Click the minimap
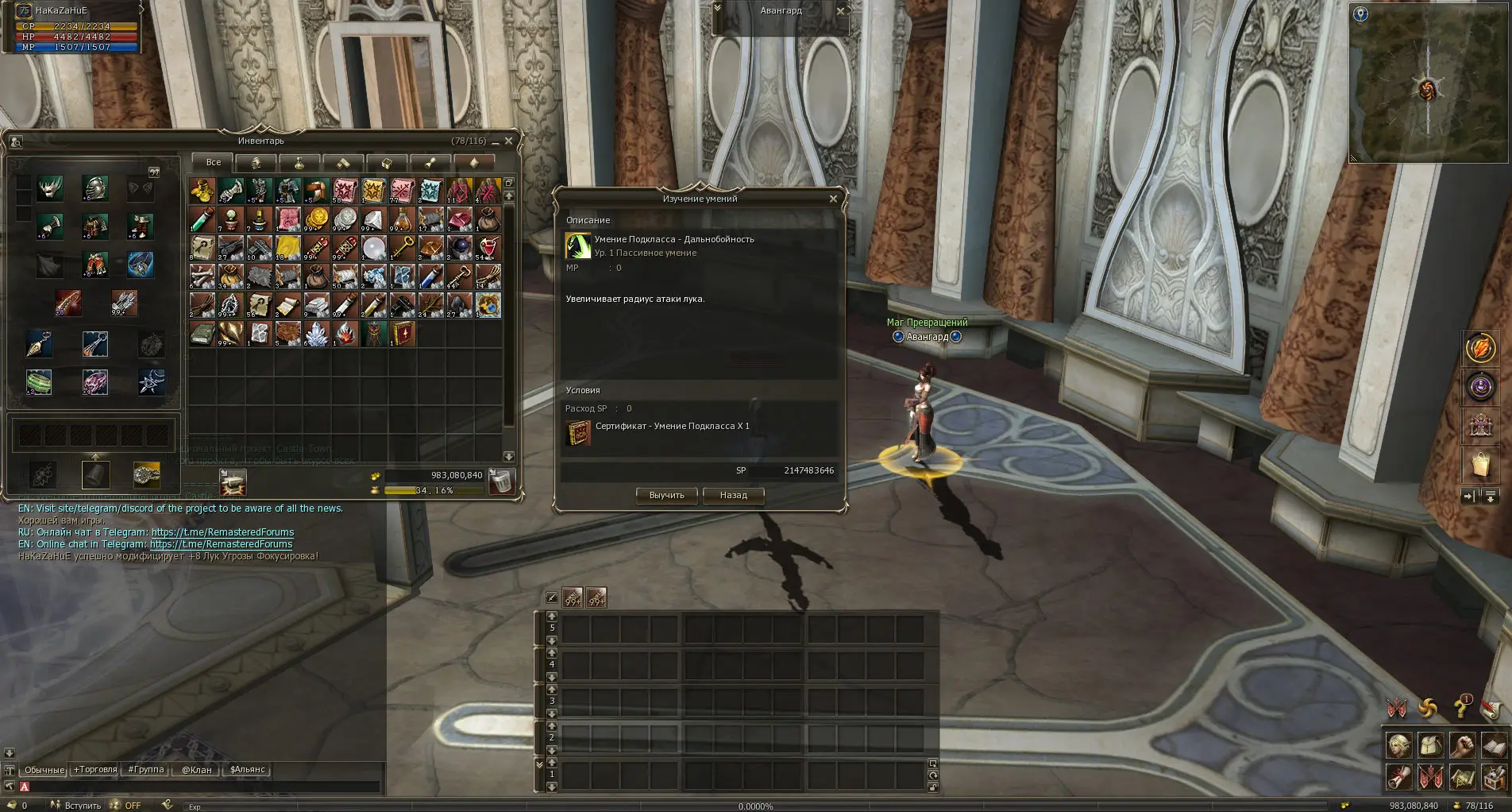Image resolution: width=1512 pixels, height=812 pixels. click(x=1429, y=83)
